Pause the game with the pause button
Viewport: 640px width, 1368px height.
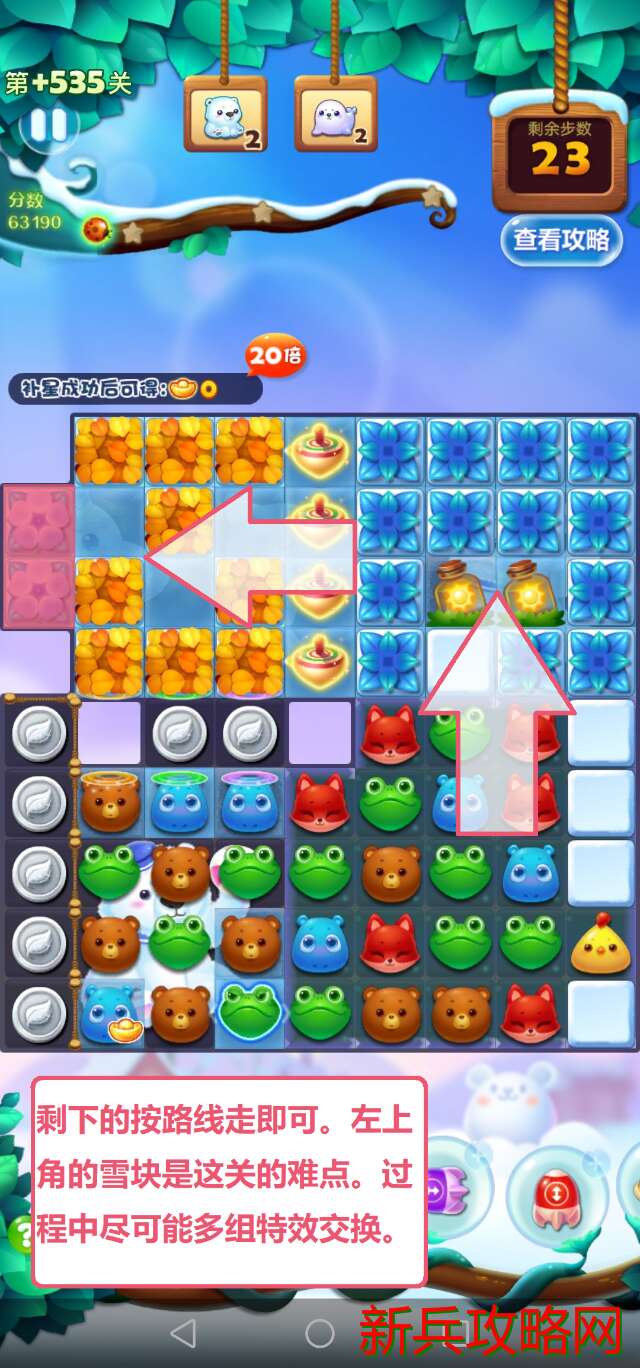(48, 127)
